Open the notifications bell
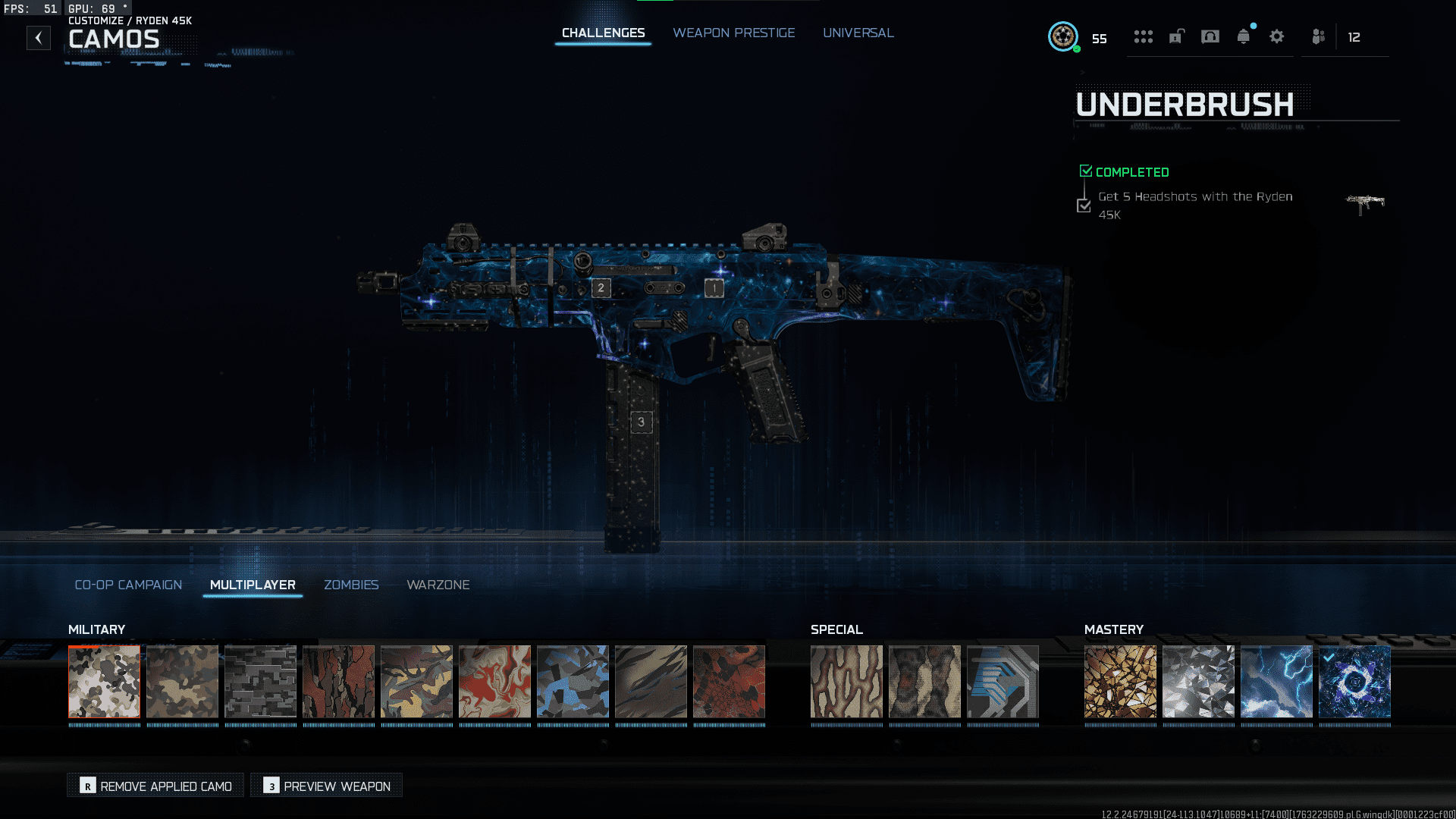Viewport: 1456px width, 819px height. click(x=1243, y=36)
